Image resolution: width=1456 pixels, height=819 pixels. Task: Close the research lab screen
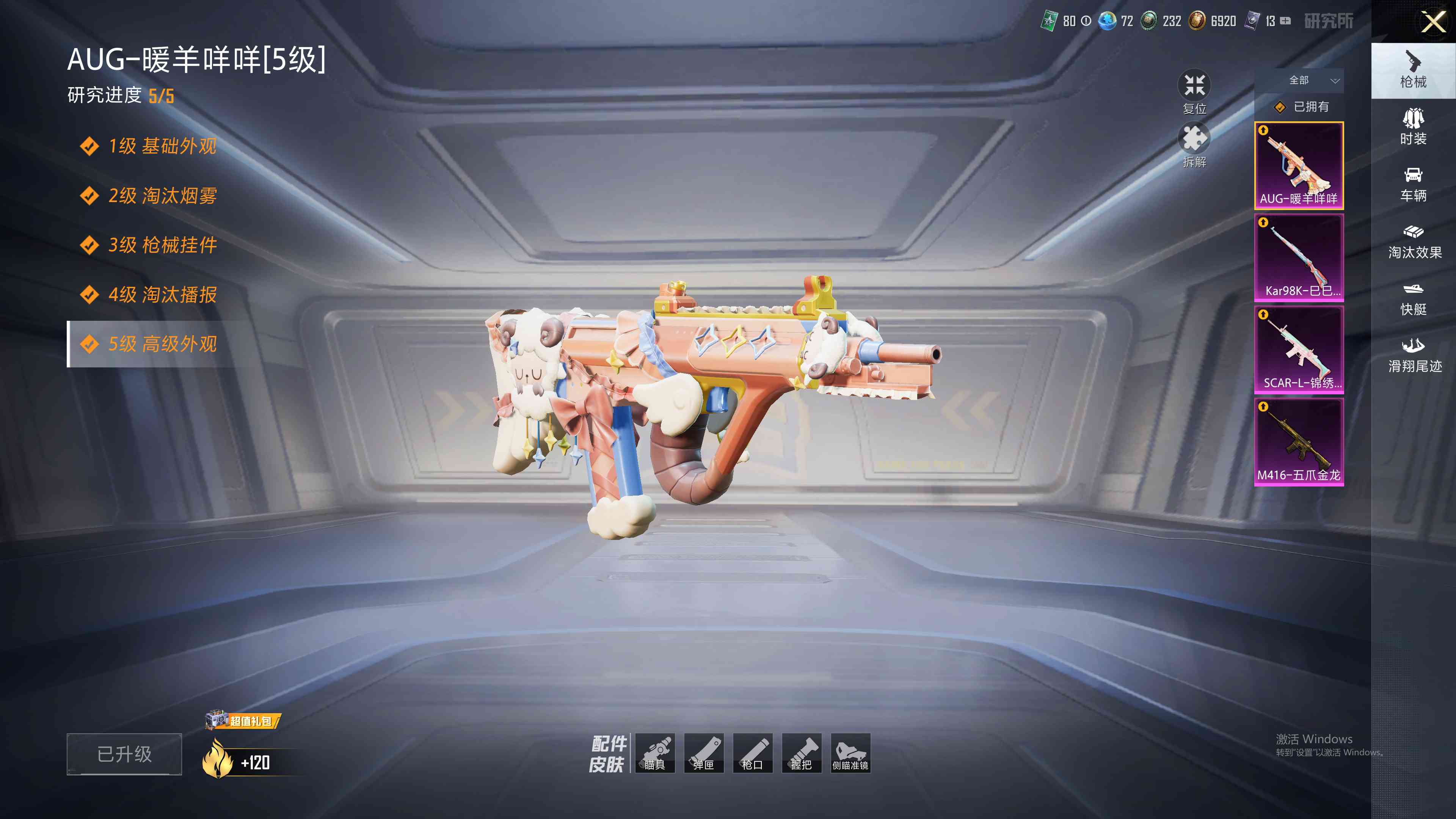1433,23
